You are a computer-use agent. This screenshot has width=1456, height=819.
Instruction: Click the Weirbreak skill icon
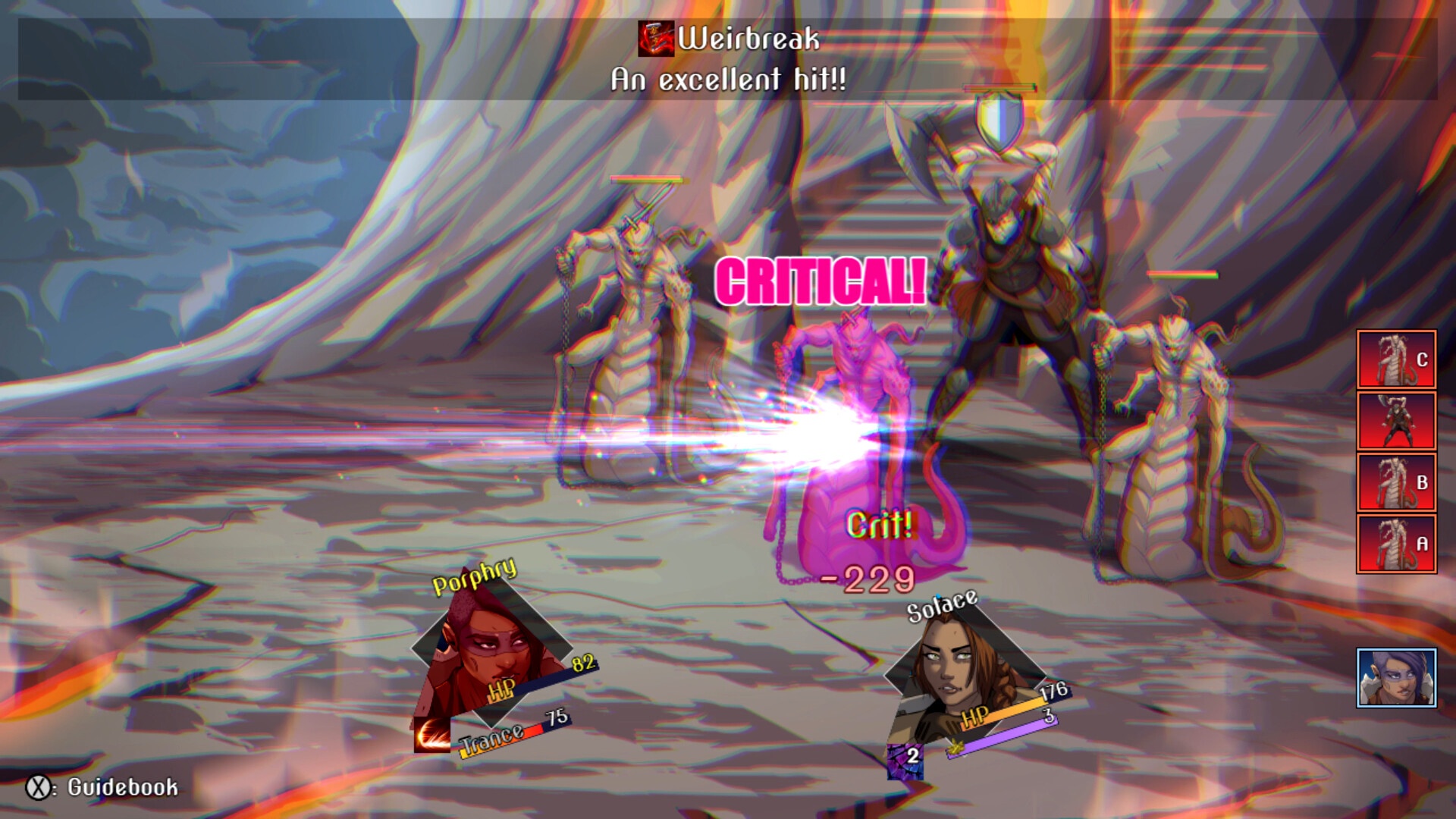[x=656, y=39]
